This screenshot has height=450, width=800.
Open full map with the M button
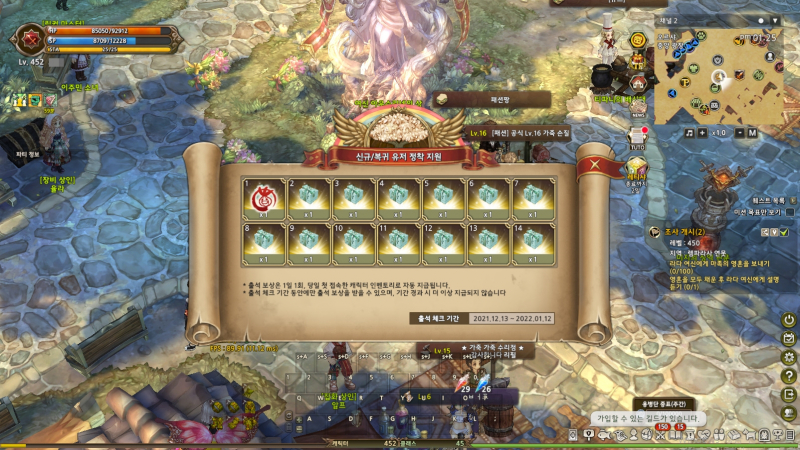[x=752, y=132]
